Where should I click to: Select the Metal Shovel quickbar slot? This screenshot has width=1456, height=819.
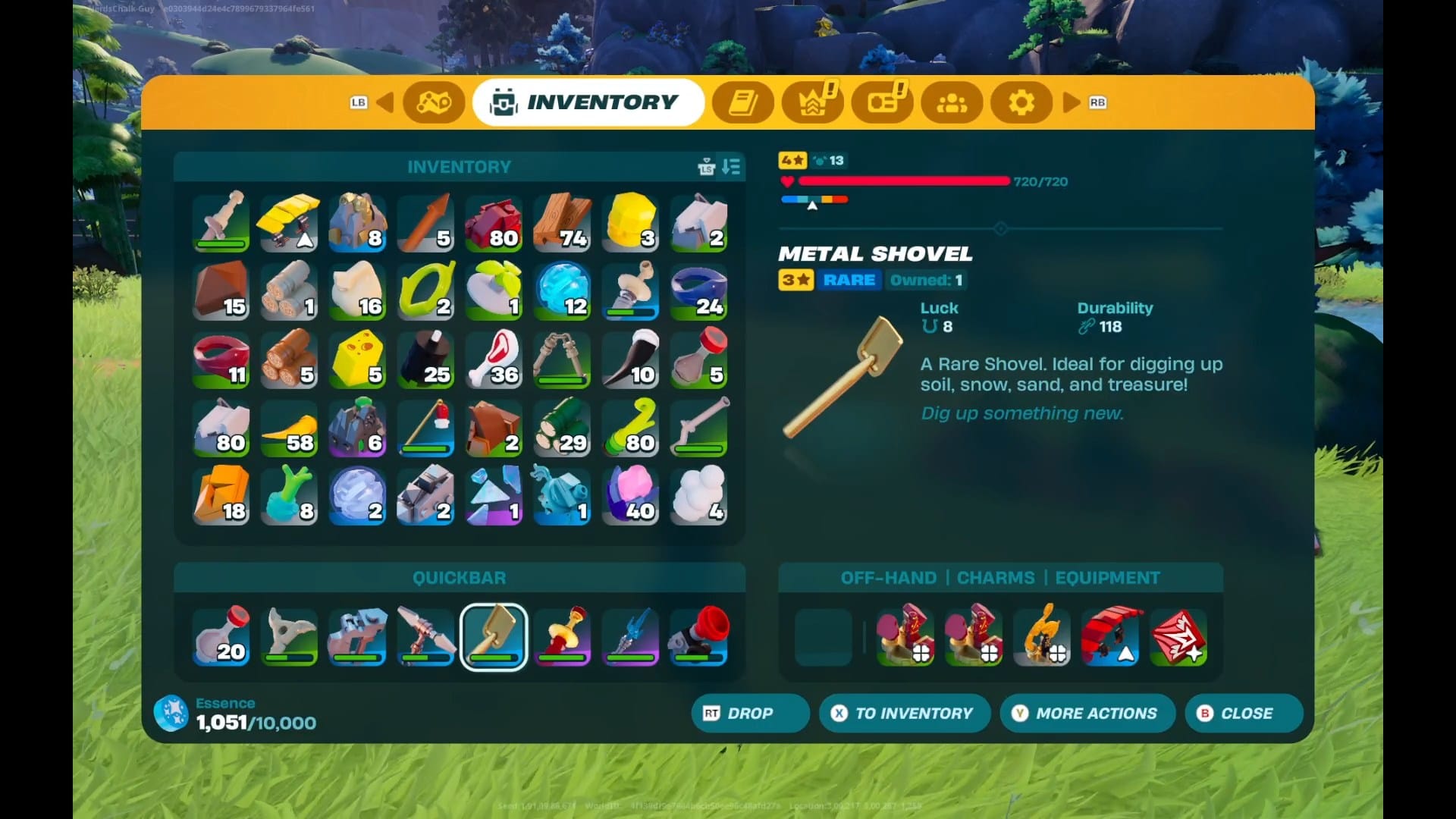click(494, 636)
